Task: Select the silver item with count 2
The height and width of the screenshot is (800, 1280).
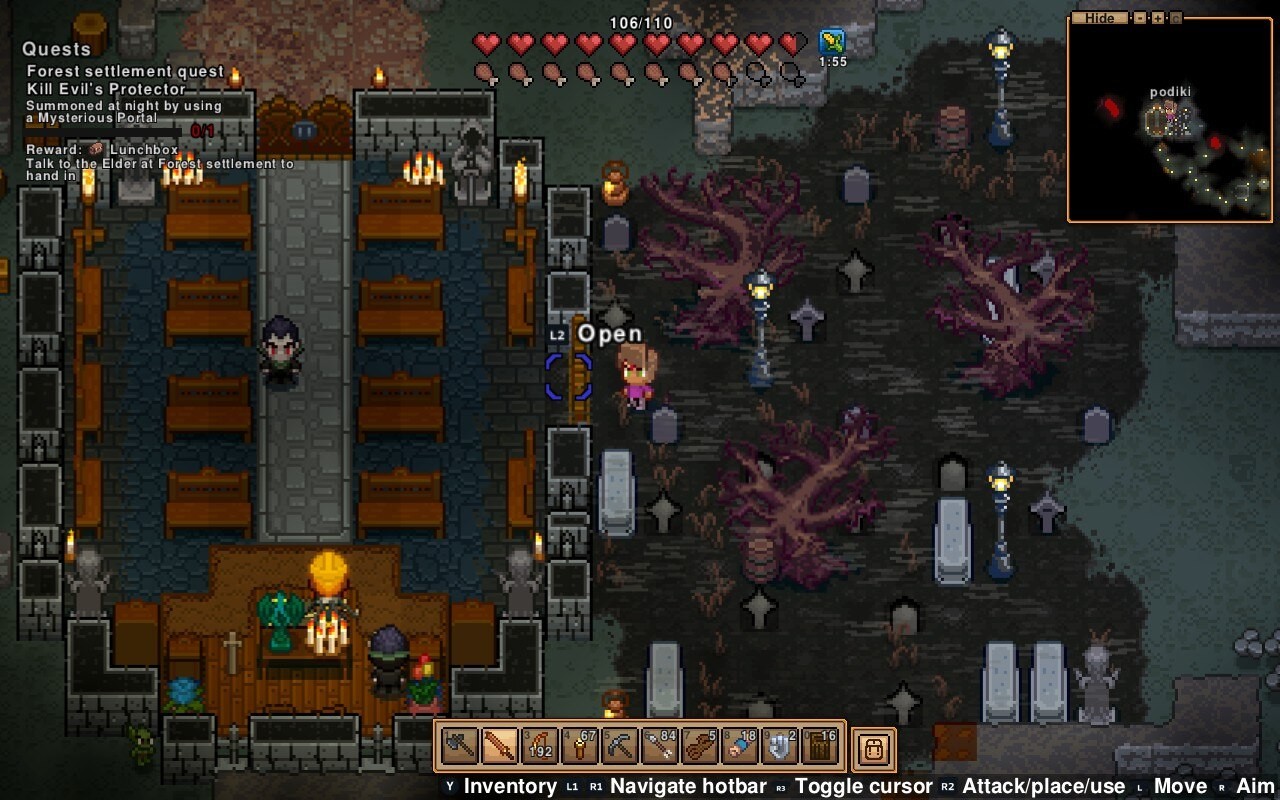Action: point(780,746)
